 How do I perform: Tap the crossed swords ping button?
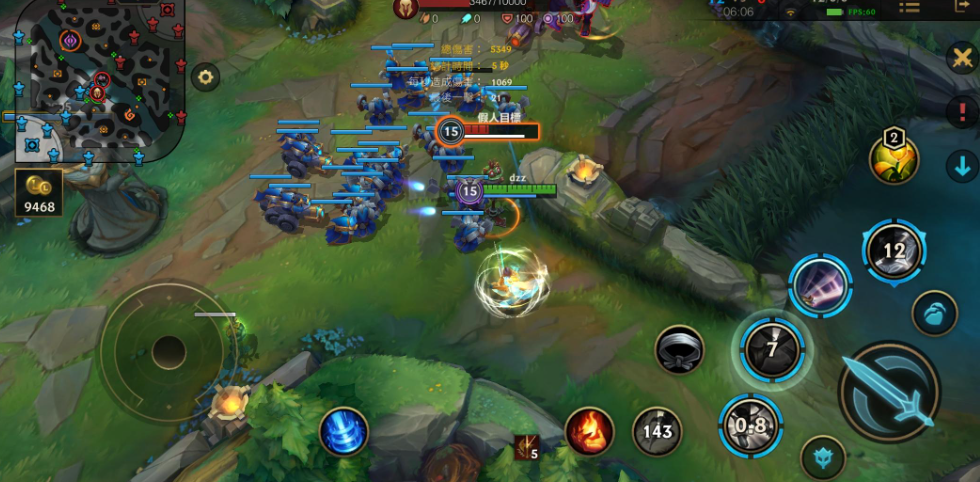coord(961,58)
